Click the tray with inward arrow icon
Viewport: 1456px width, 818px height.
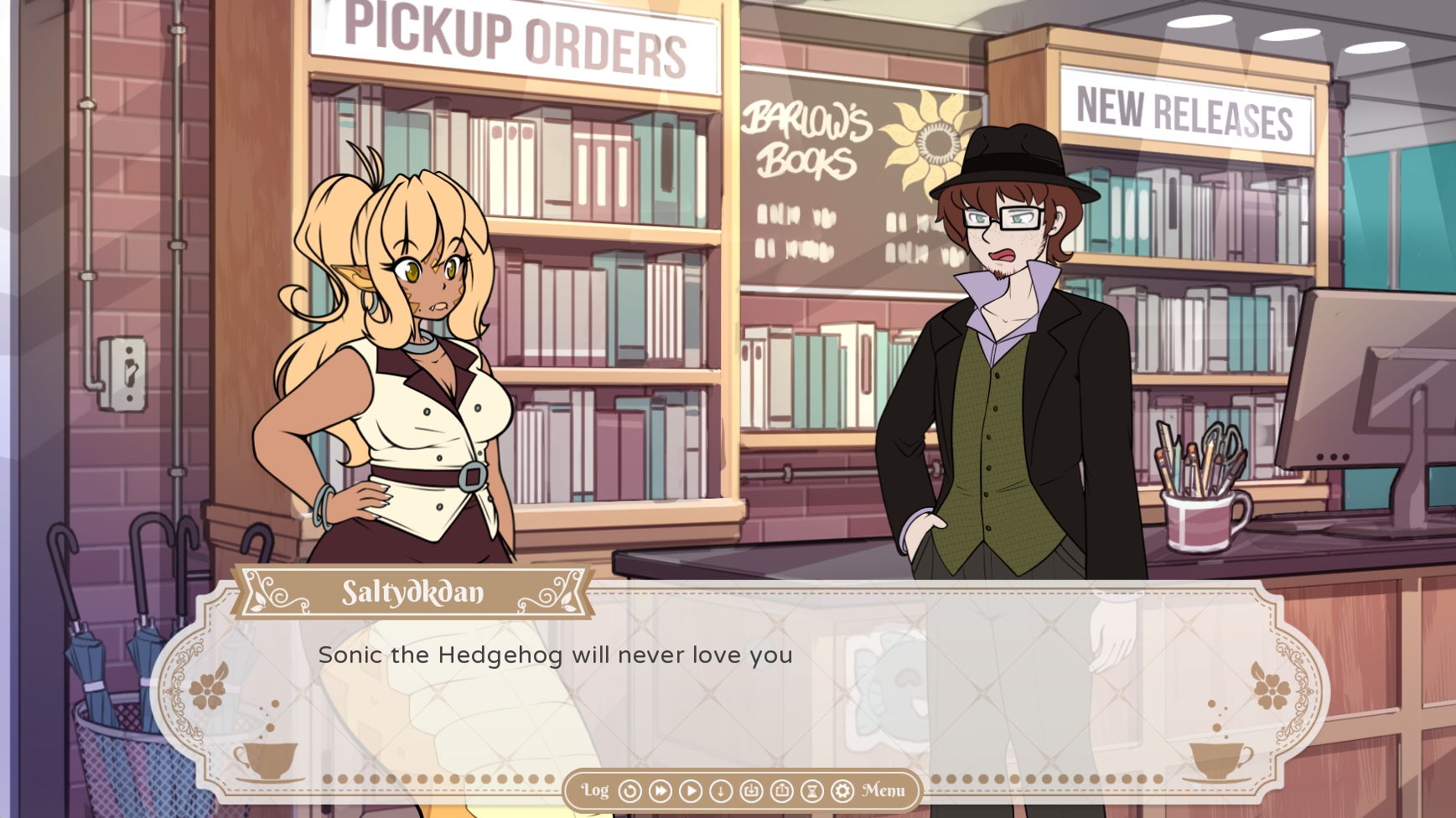[751, 791]
